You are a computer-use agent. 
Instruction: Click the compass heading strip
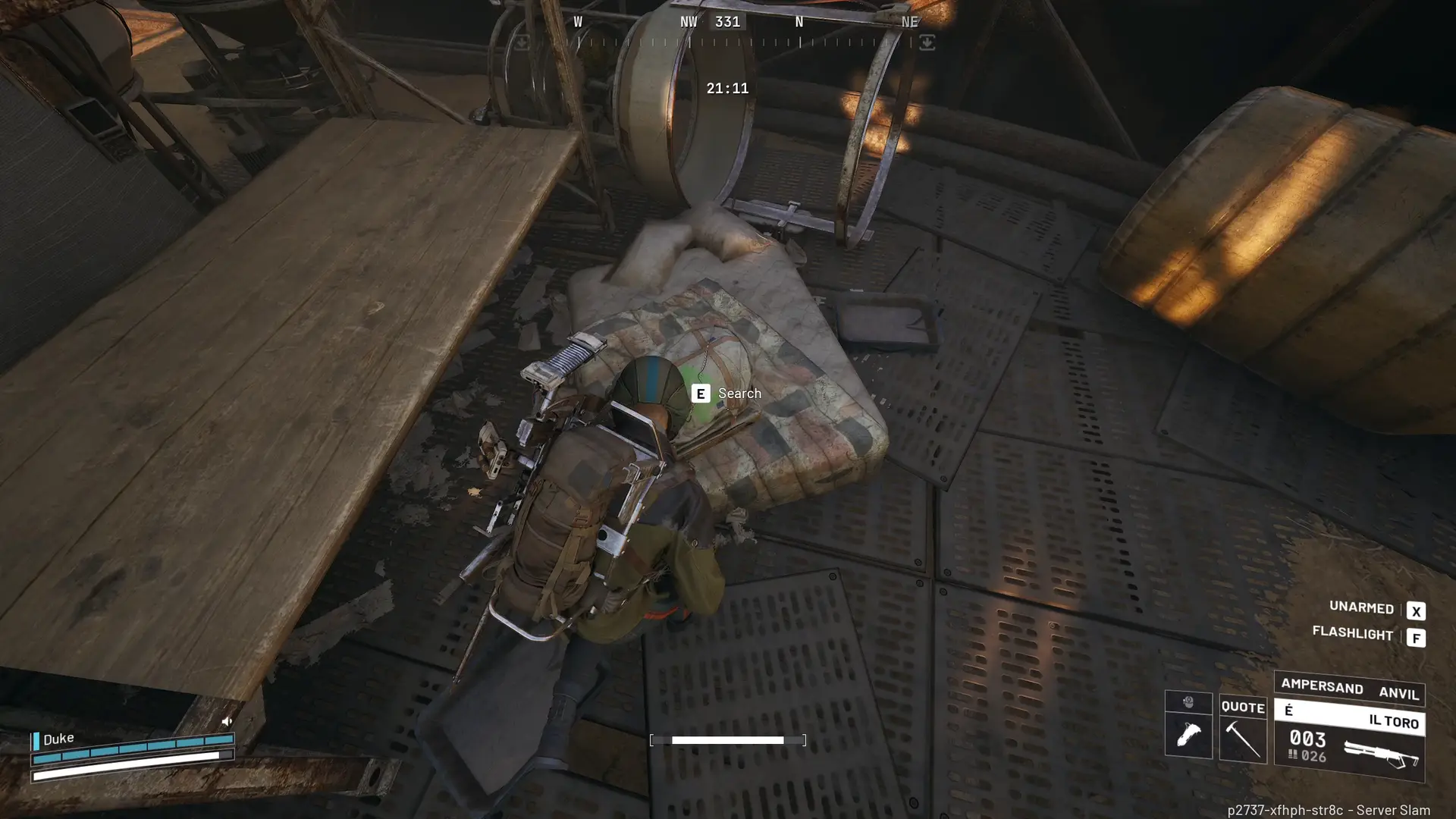pos(726,32)
